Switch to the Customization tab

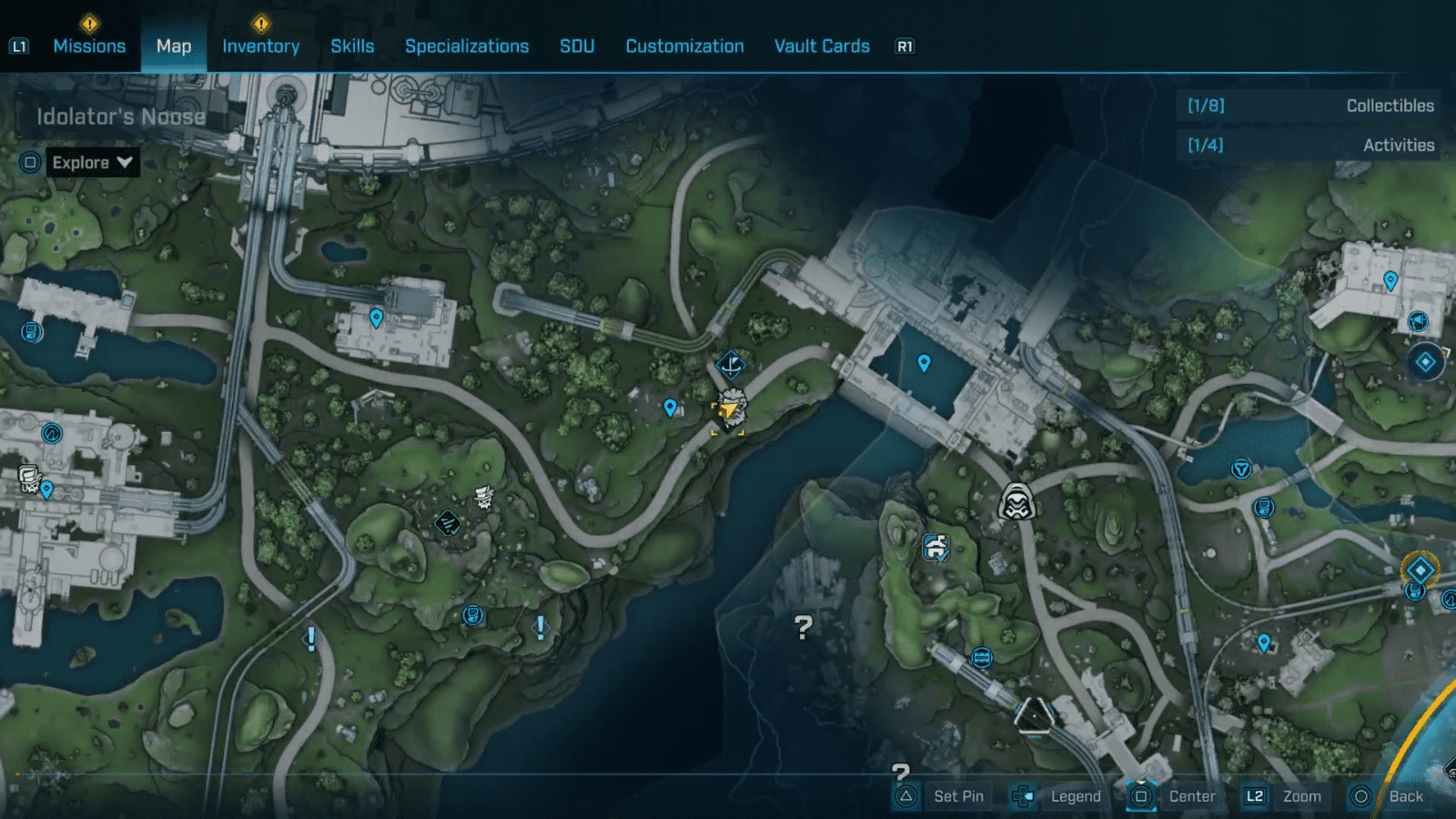tap(684, 46)
